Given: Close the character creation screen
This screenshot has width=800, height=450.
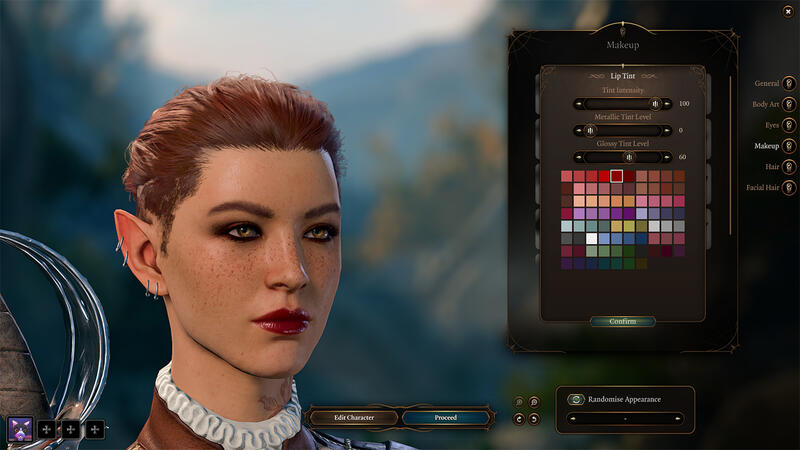Looking at the screenshot, I should click(789, 10).
